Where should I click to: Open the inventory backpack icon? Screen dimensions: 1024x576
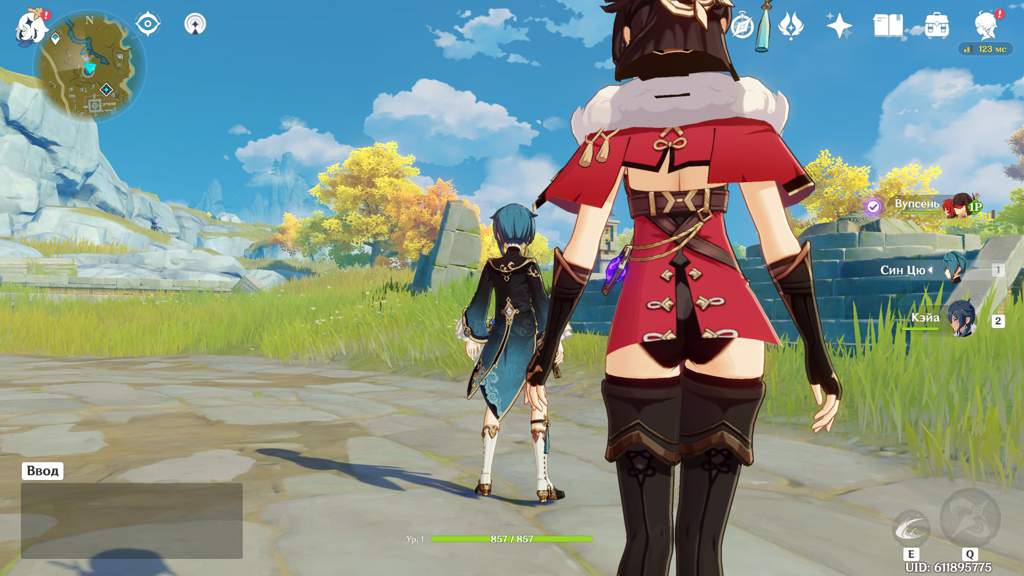[936, 26]
